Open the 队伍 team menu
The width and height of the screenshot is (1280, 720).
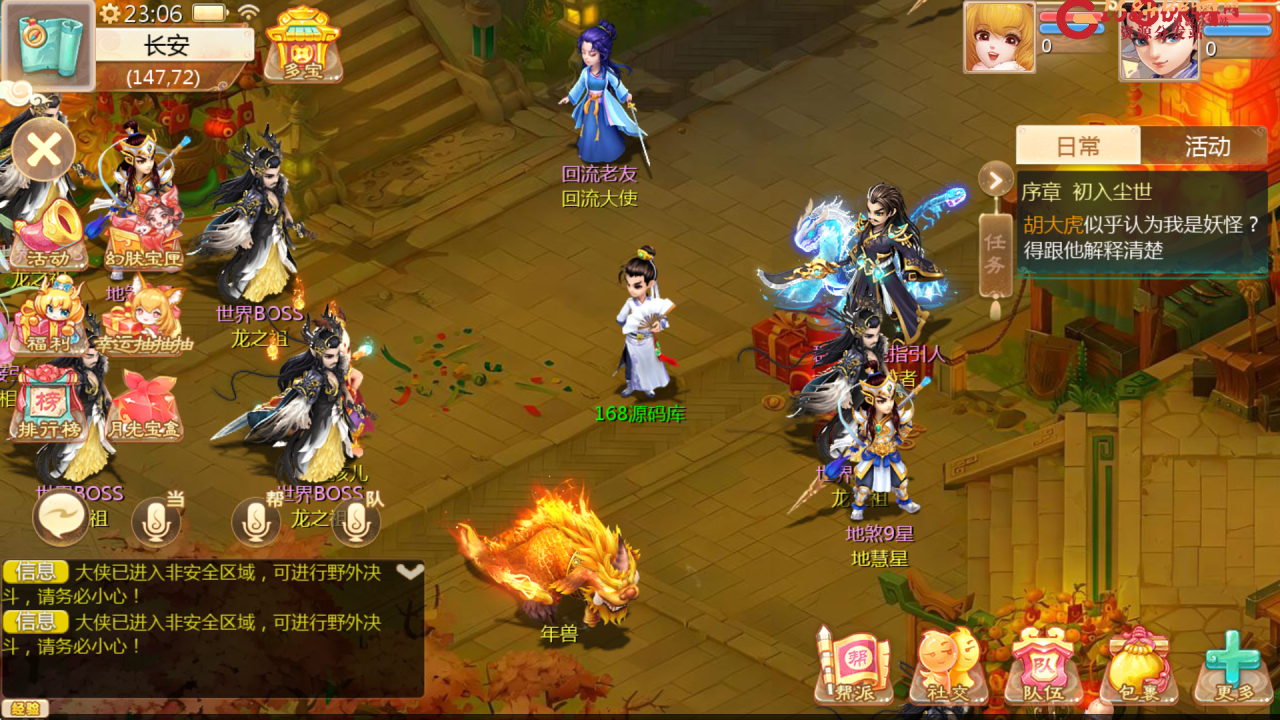[x=1042, y=665]
